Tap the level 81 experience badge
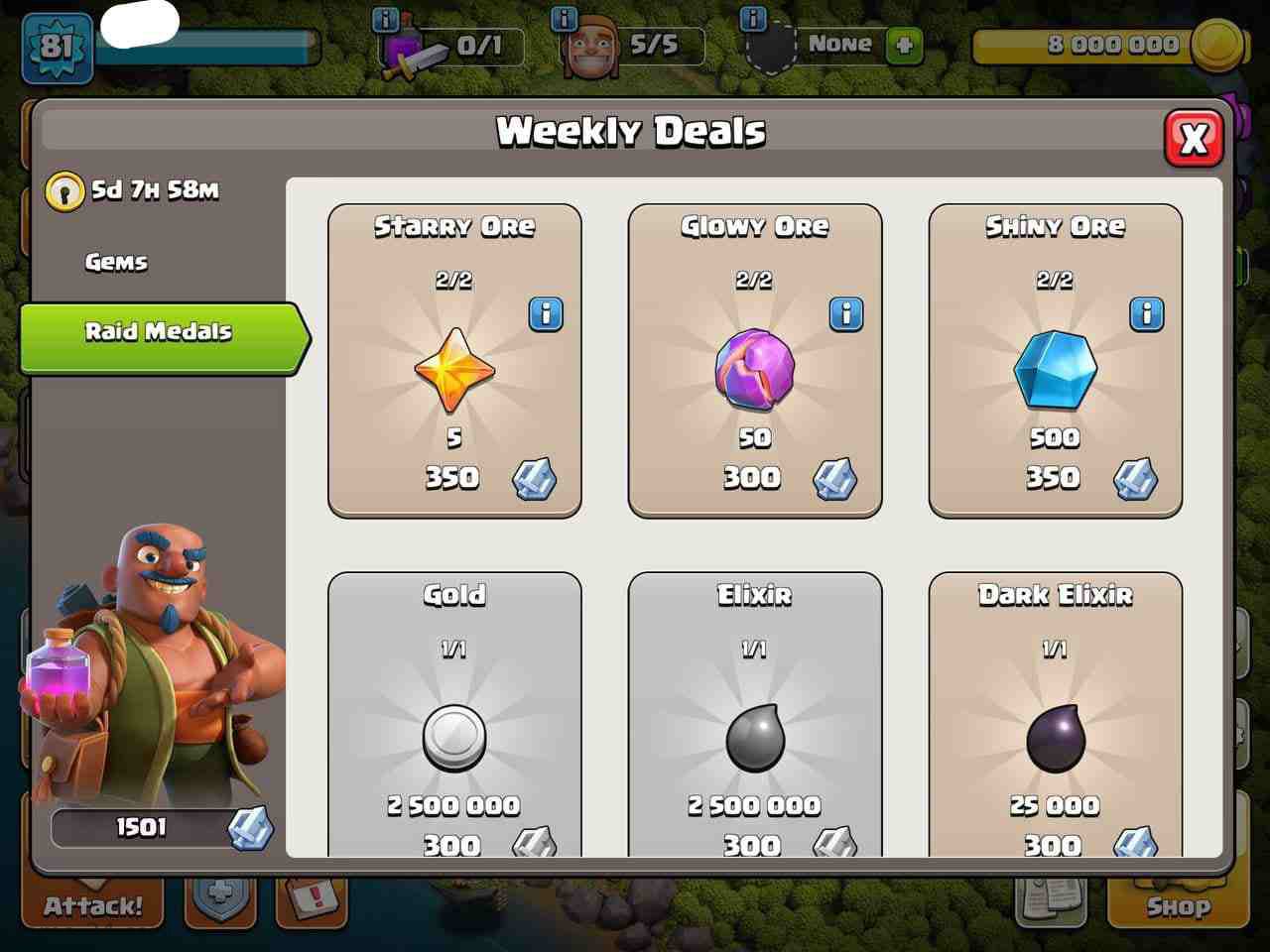Image resolution: width=1270 pixels, height=952 pixels. (x=57, y=47)
